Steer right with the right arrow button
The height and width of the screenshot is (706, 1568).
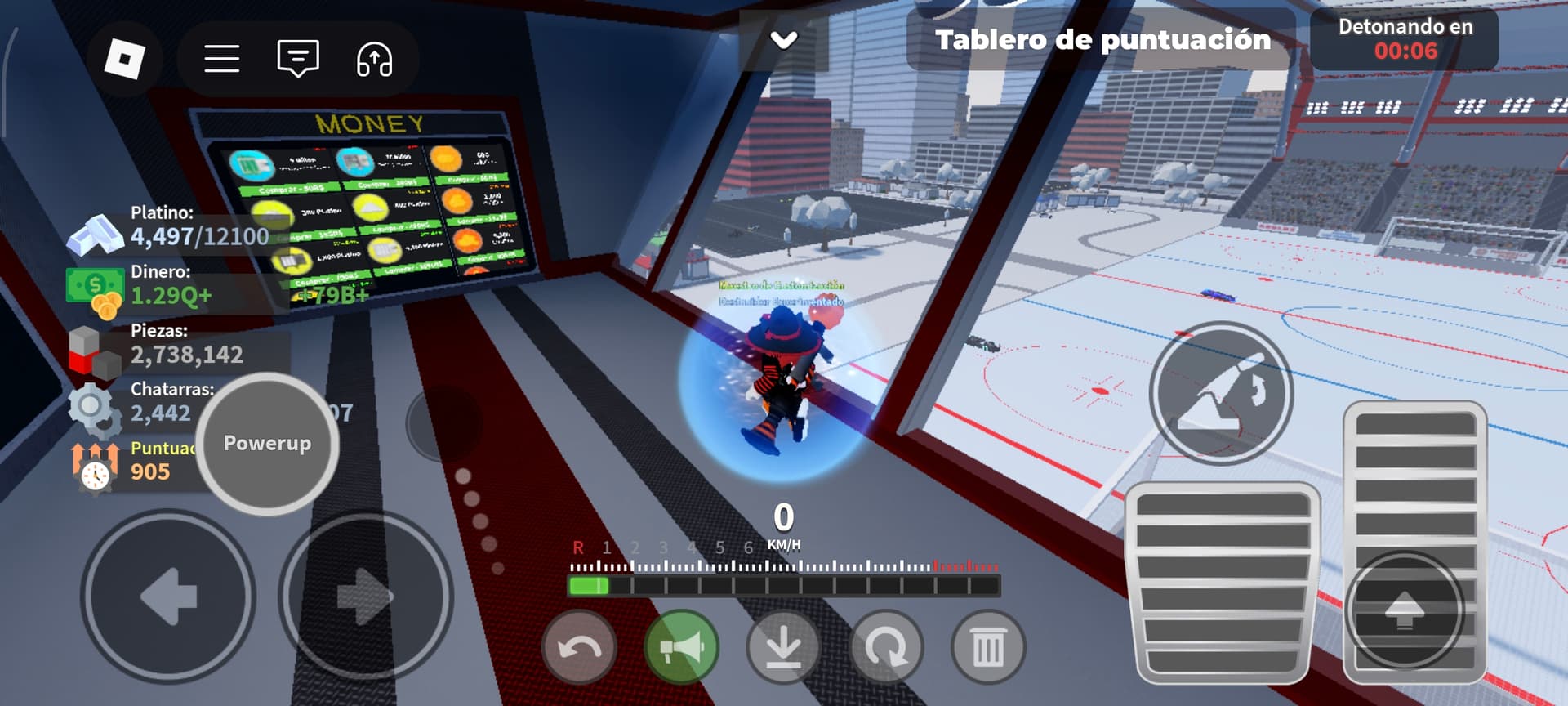pos(365,597)
